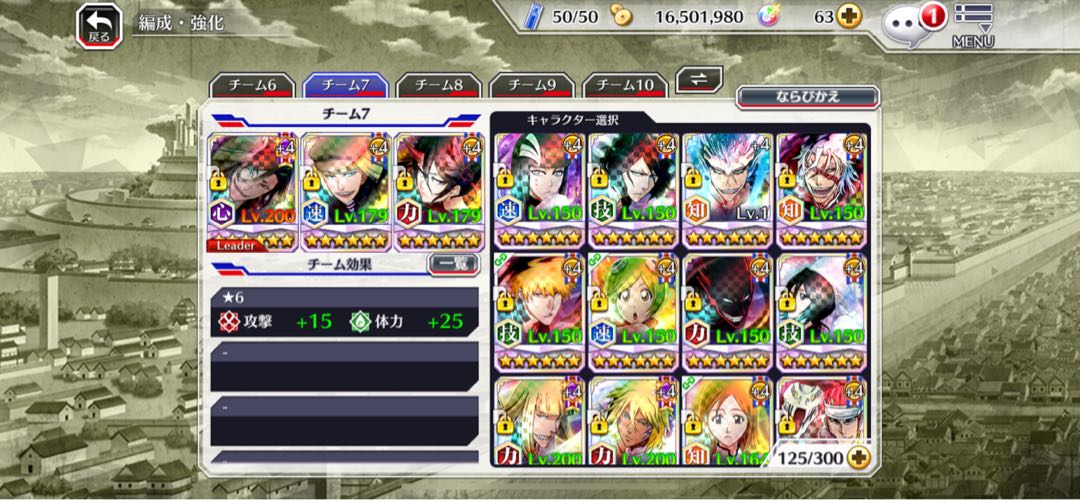Select the チーム7 tab
The image size is (1080, 500).
click(x=345, y=86)
